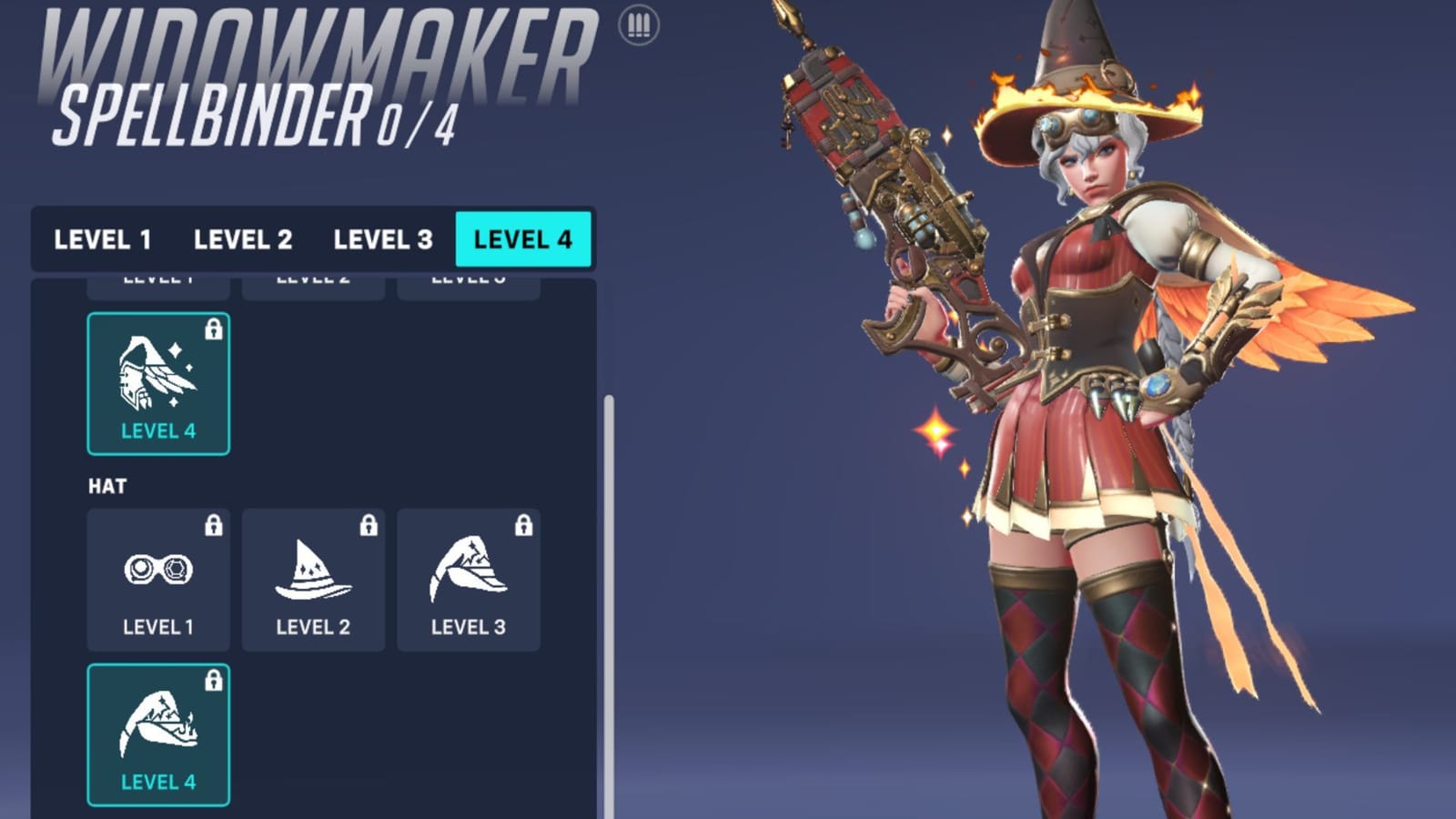Image resolution: width=1456 pixels, height=819 pixels.
Task: Click the lock icon on the Level 4 helmet tile
Action: [x=212, y=328]
